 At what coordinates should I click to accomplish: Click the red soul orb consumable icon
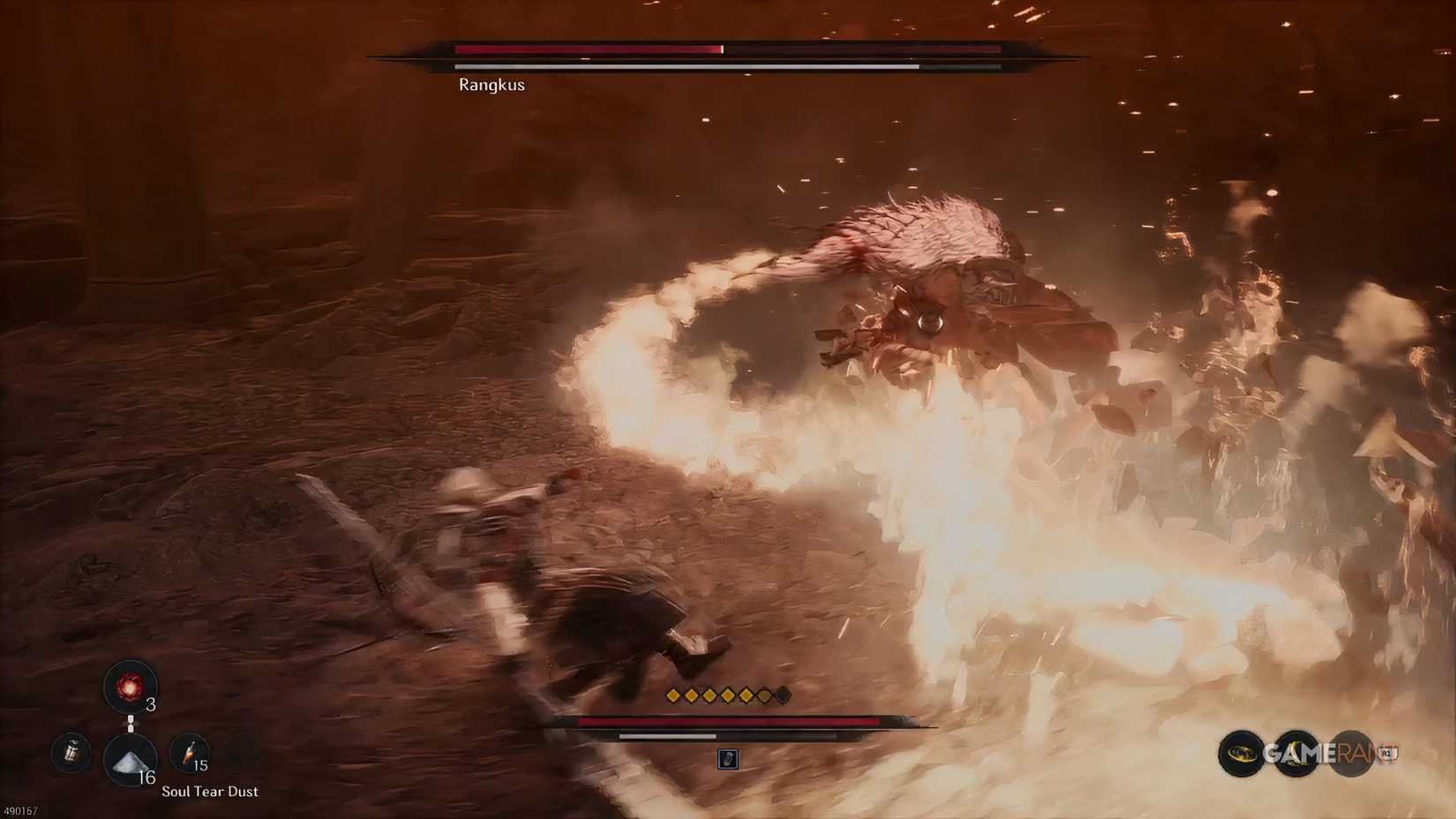coord(130,686)
